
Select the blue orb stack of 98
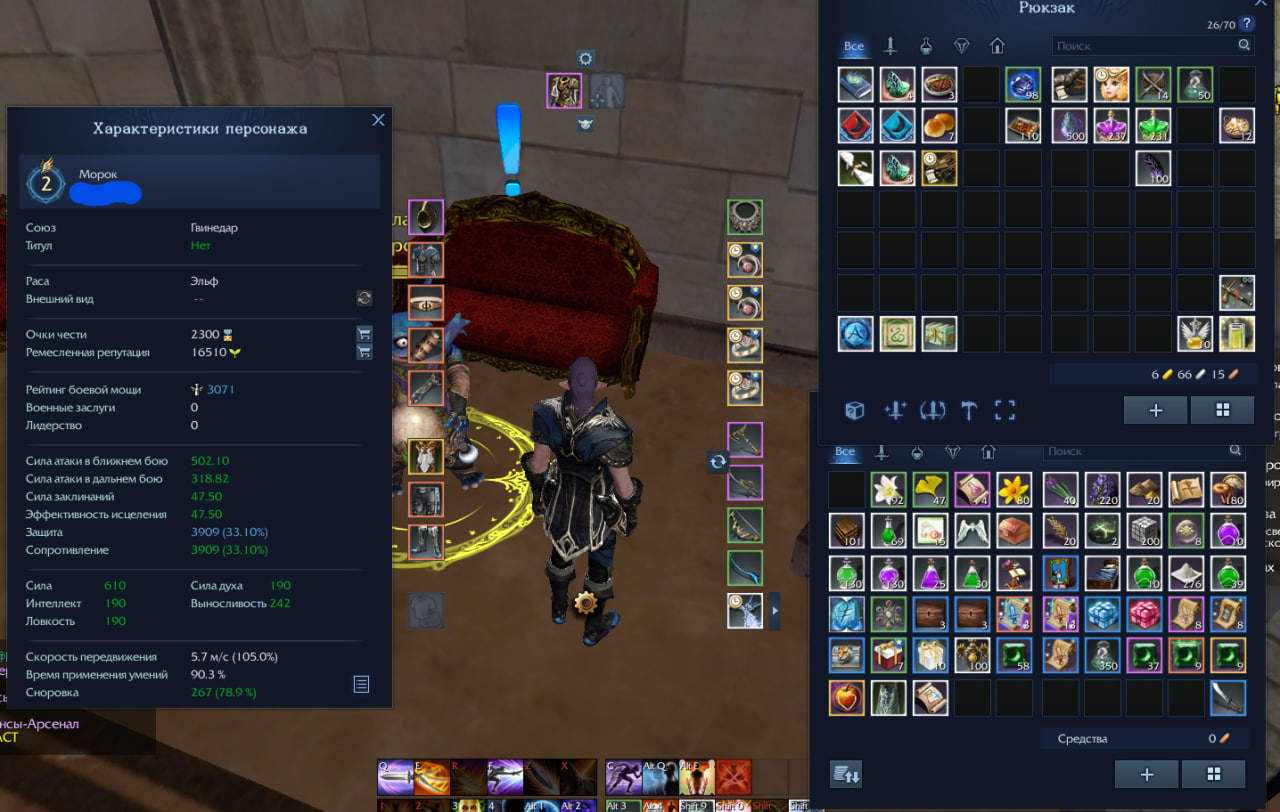click(x=1023, y=85)
